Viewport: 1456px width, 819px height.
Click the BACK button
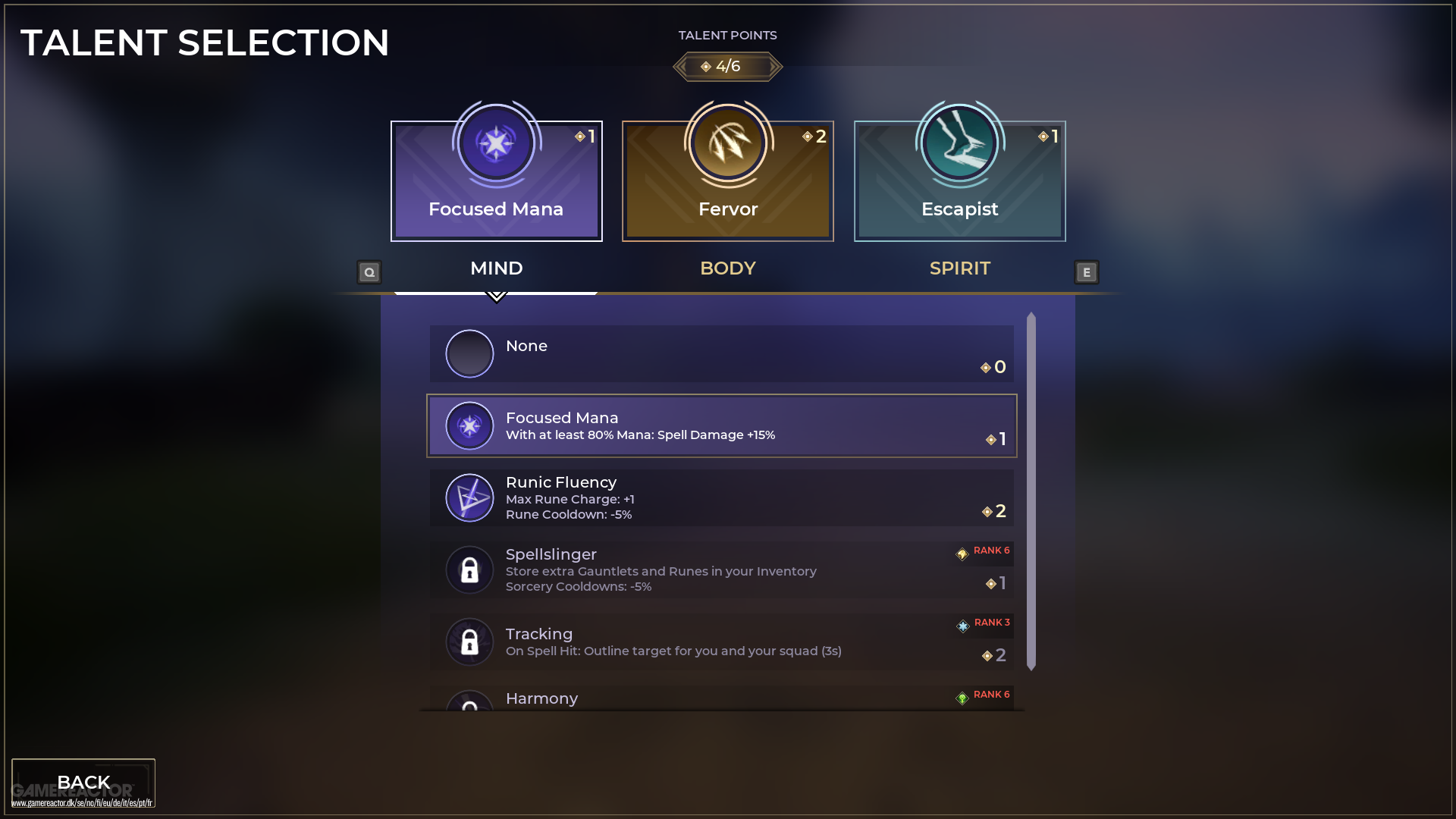83,782
